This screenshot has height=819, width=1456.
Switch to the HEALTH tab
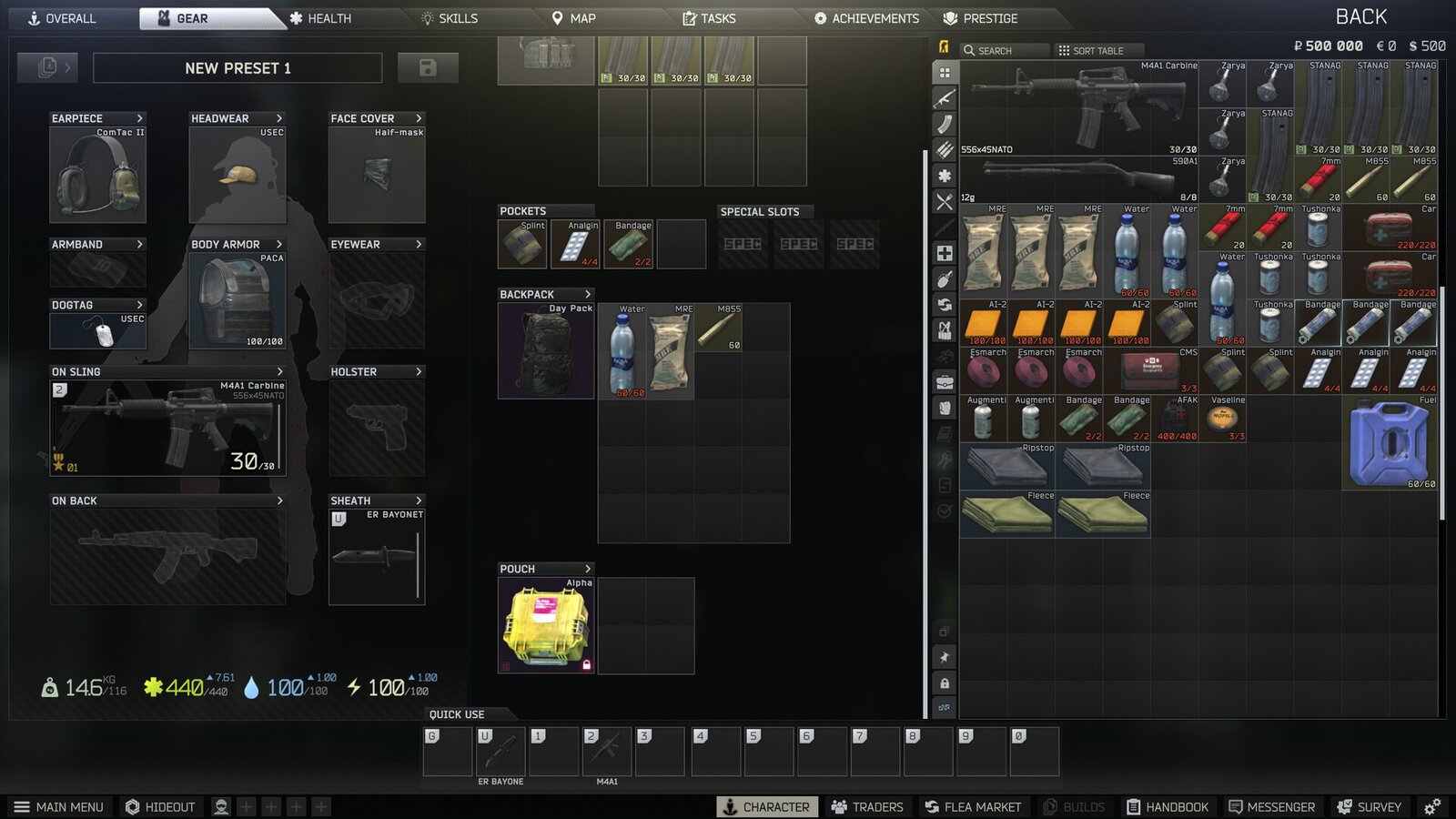tap(320, 17)
